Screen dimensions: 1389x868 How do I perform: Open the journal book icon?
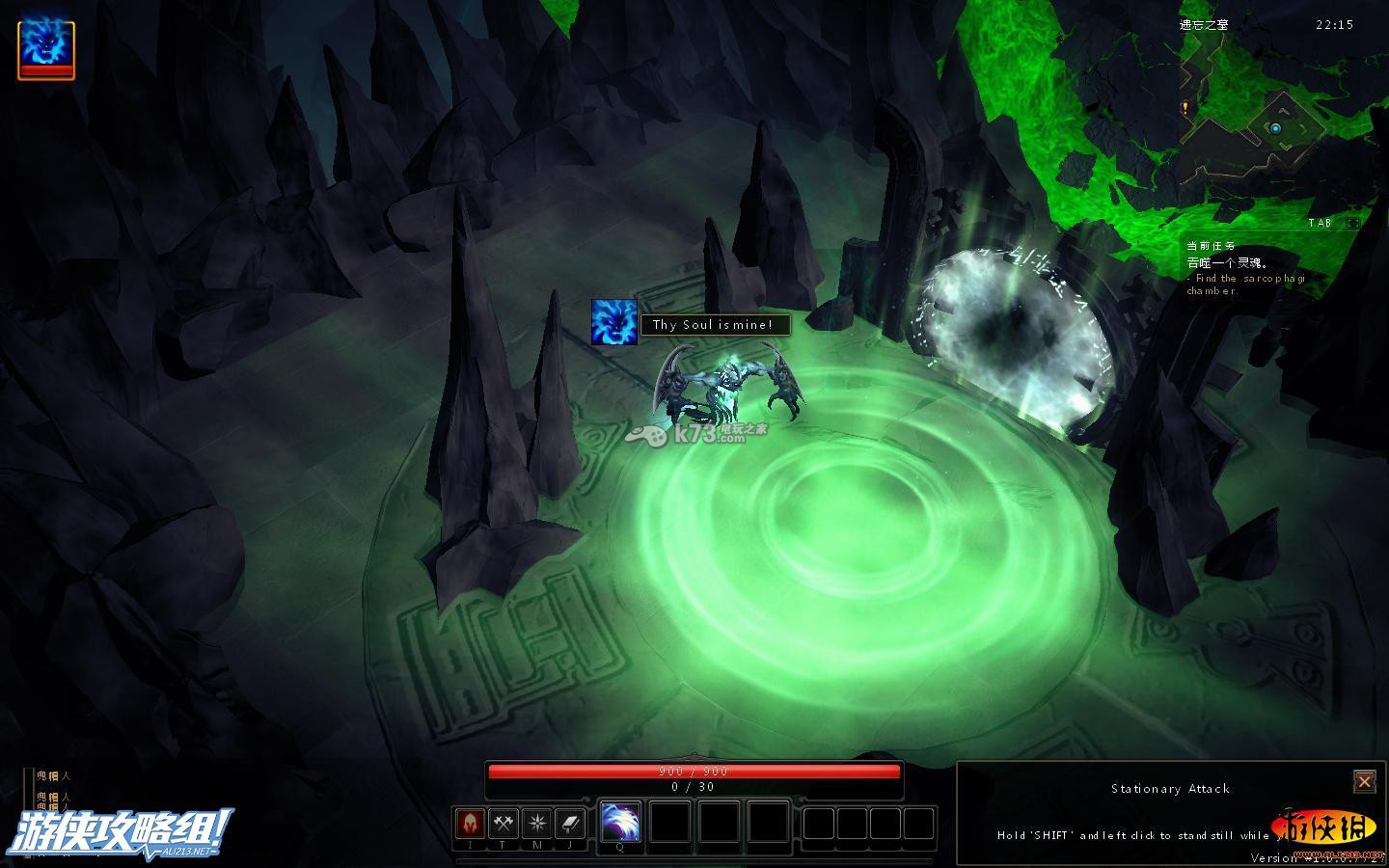click(x=570, y=824)
